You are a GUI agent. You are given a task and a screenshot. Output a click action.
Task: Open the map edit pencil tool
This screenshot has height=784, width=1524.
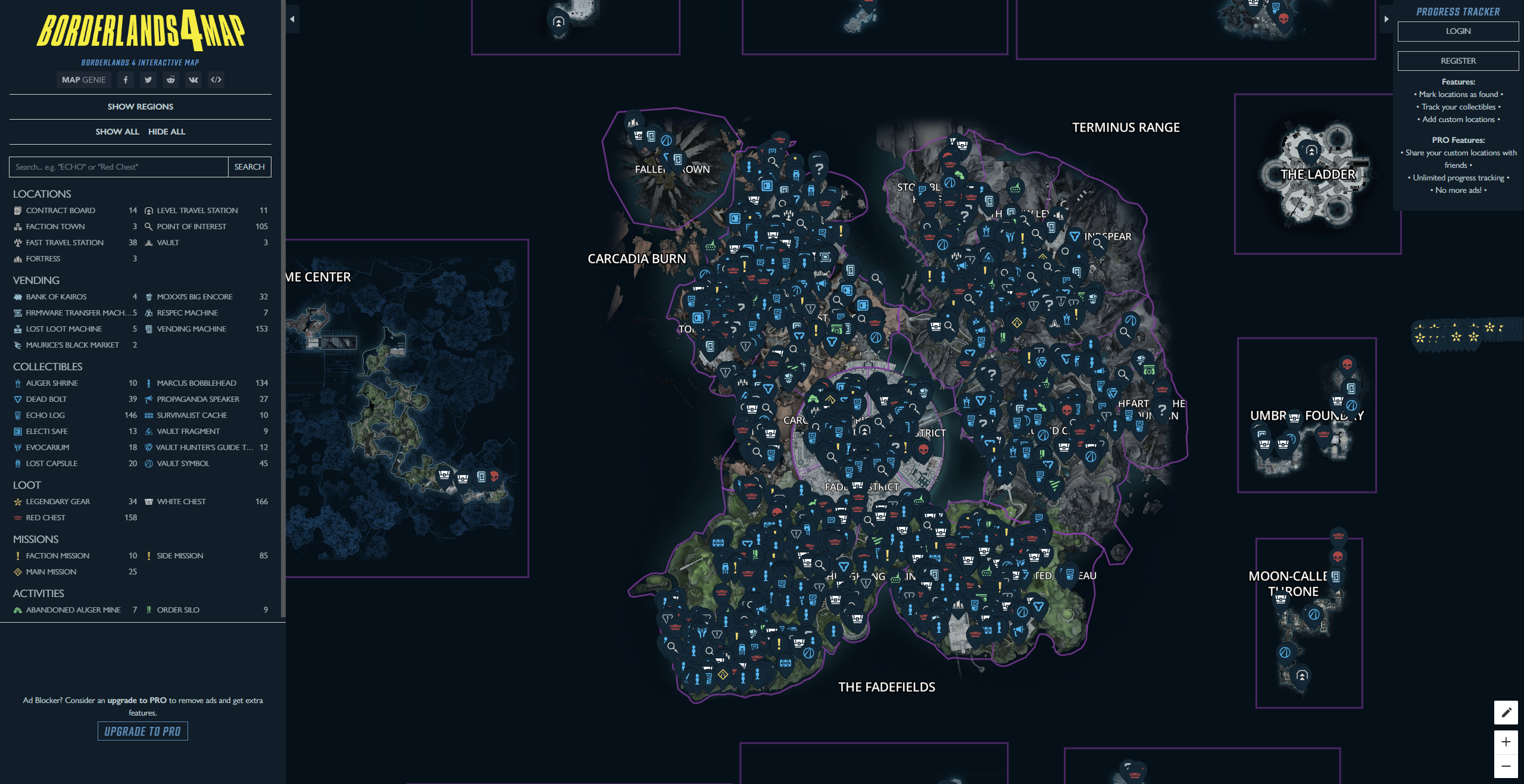pos(1506,712)
